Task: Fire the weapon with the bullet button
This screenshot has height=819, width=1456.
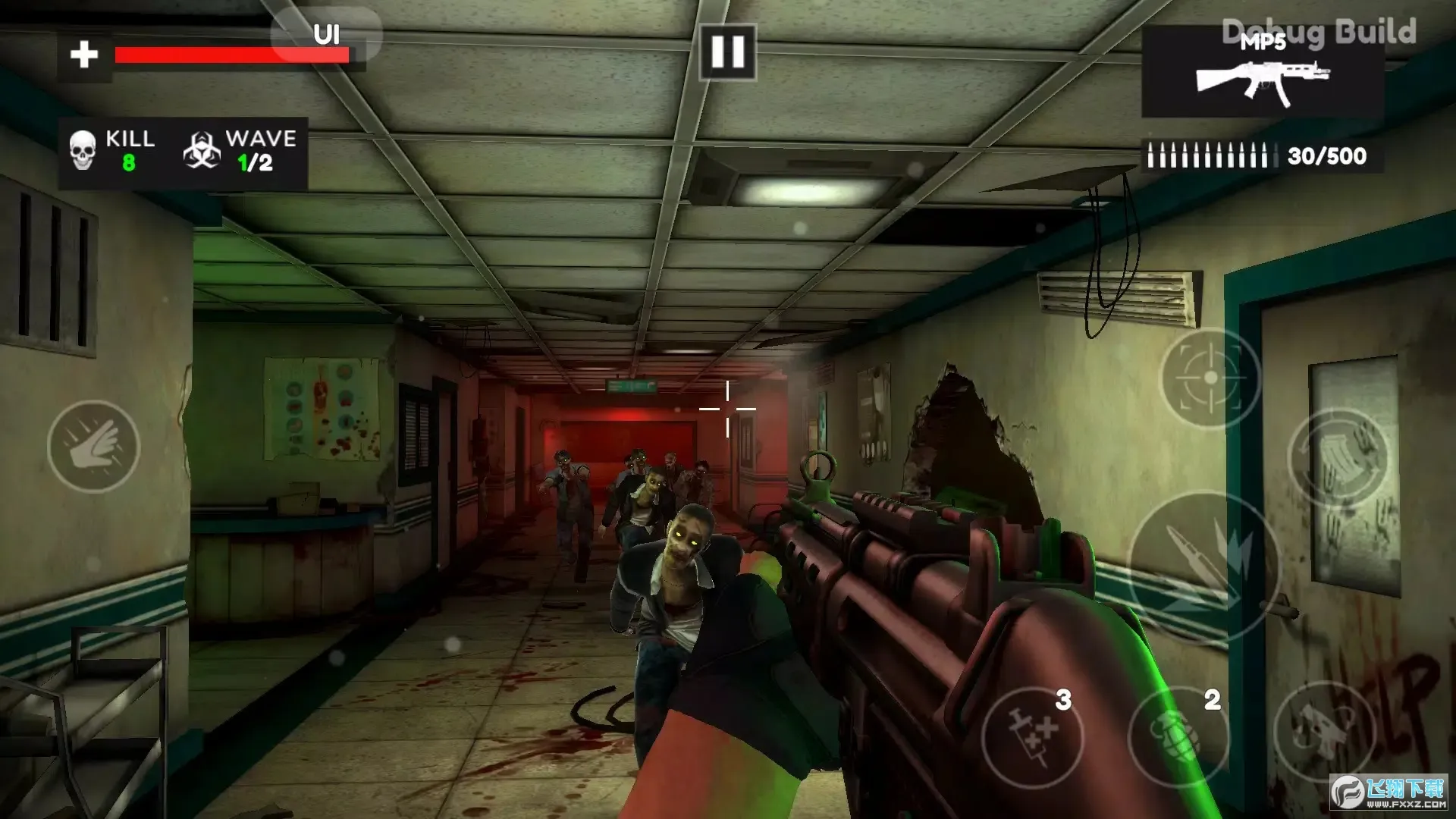Action: [x=1203, y=566]
